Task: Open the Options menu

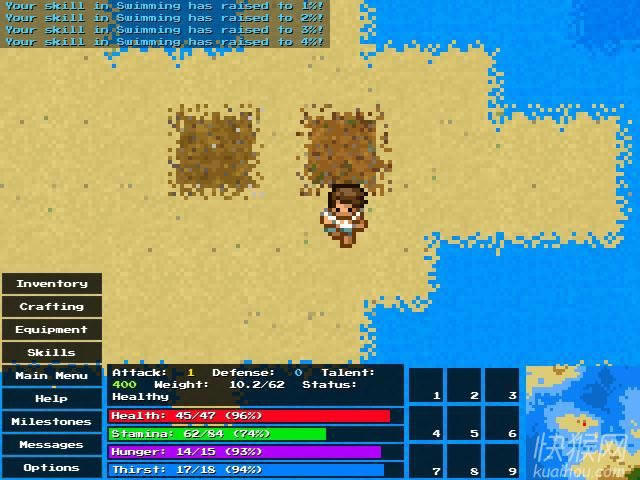Action: click(x=52, y=468)
